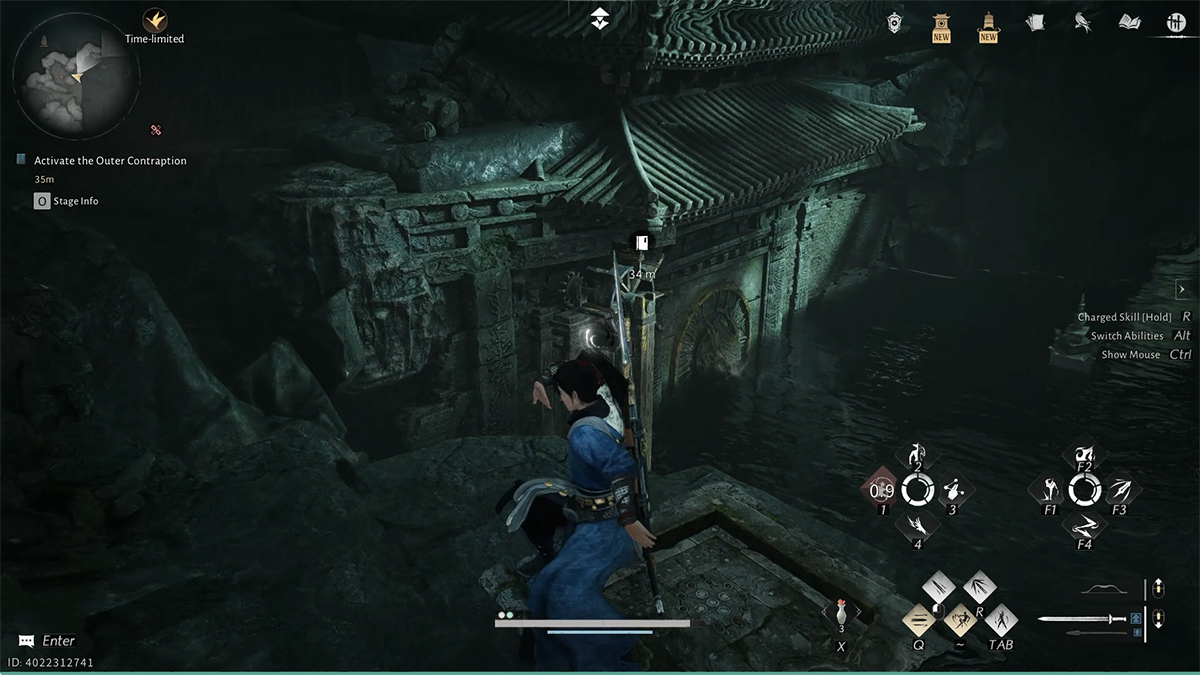This screenshot has width=1200, height=675.
Task: Activate the skill in slot 3
Action: coord(953,489)
